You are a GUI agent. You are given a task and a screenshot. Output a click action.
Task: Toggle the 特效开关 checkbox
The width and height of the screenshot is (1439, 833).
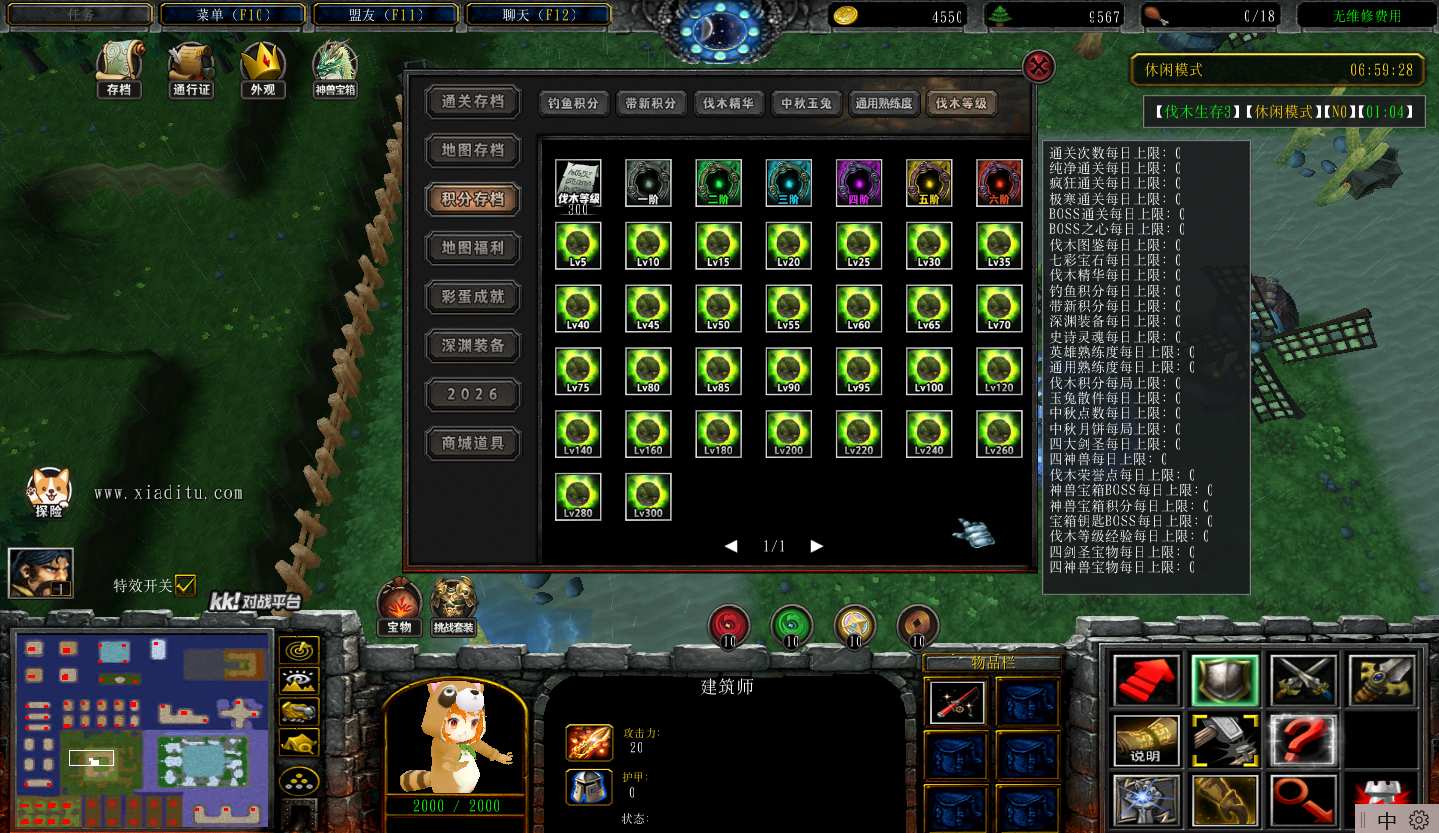pyautogui.click(x=185, y=586)
